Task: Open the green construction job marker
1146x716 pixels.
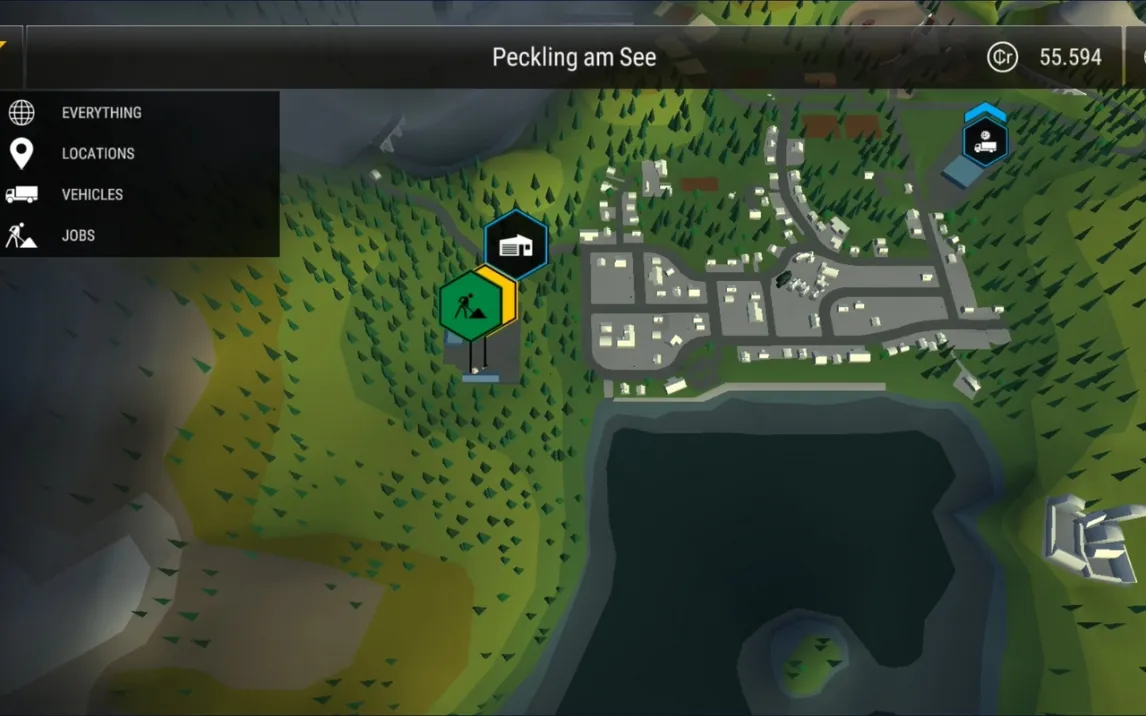Action: tap(469, 306)
